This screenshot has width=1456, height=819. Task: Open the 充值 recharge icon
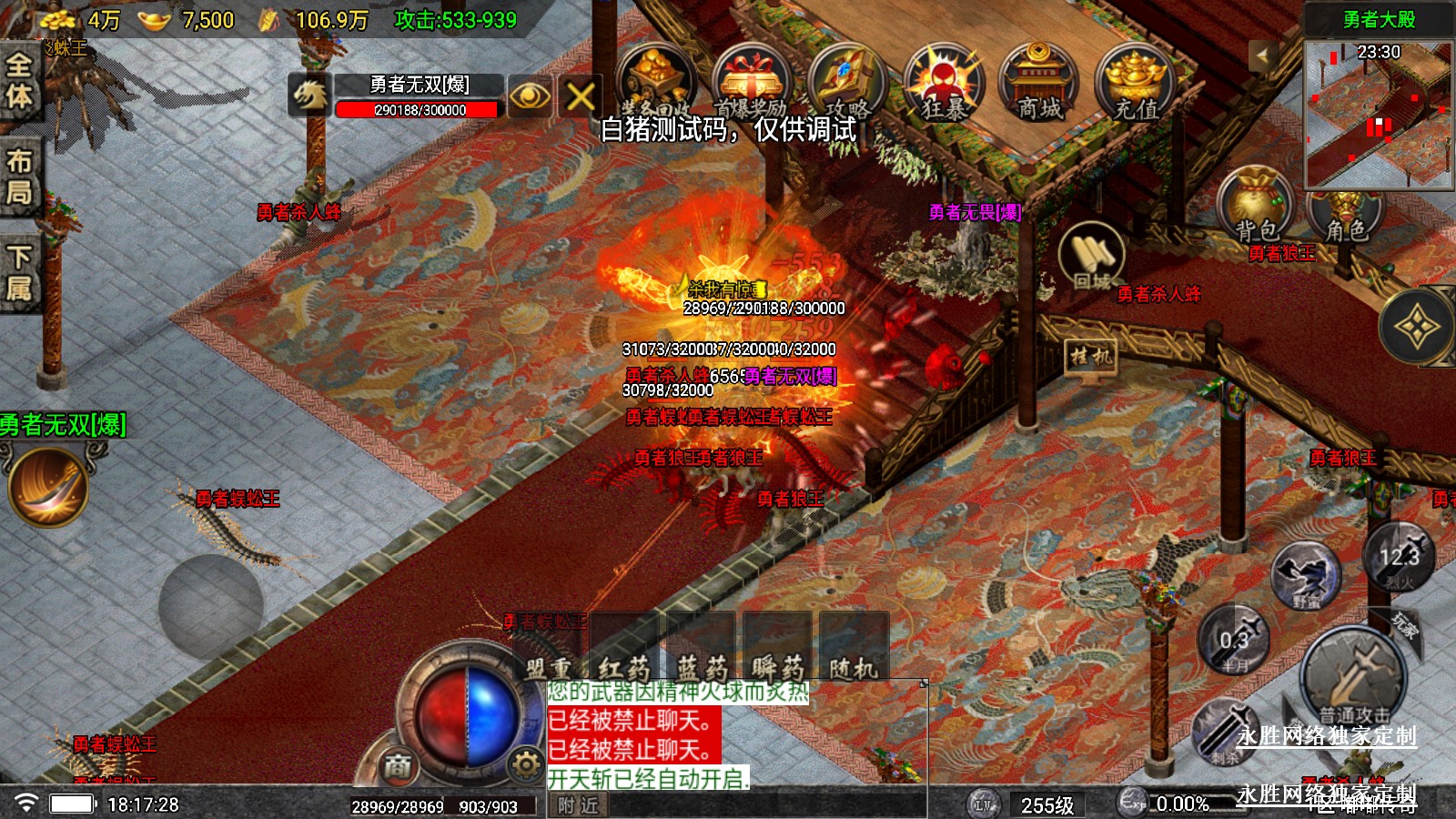coord(1135,84)
